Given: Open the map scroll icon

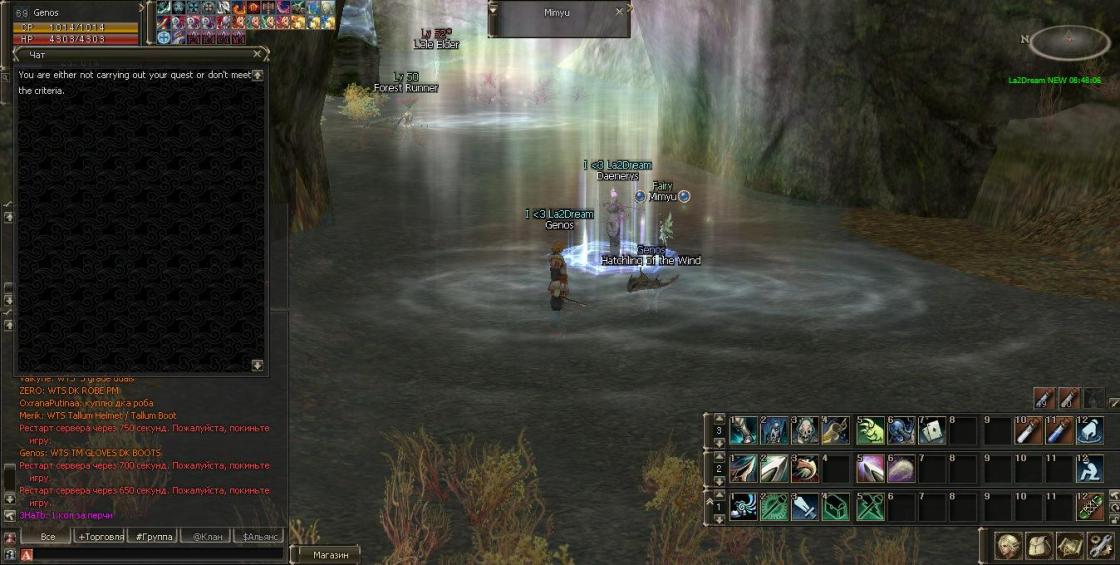Looking at the screenshot, I should click(1069, 546).
